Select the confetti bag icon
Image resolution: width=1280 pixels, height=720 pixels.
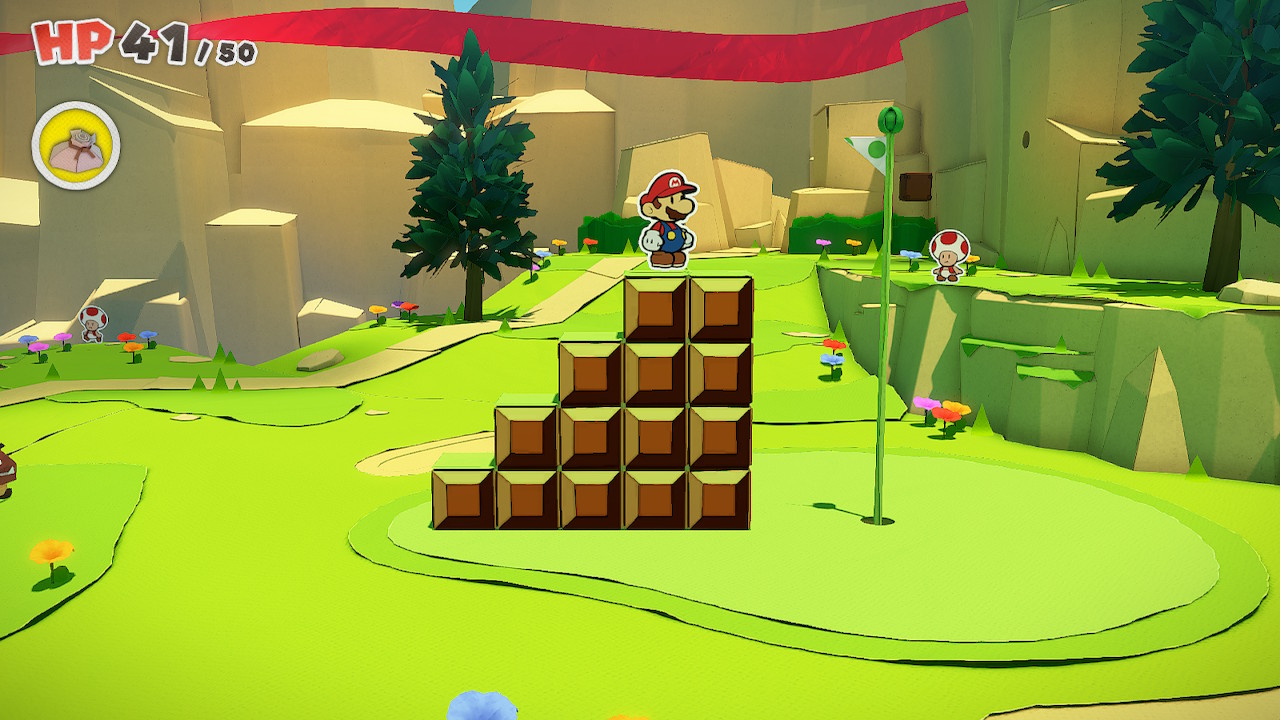pos(76,146)
